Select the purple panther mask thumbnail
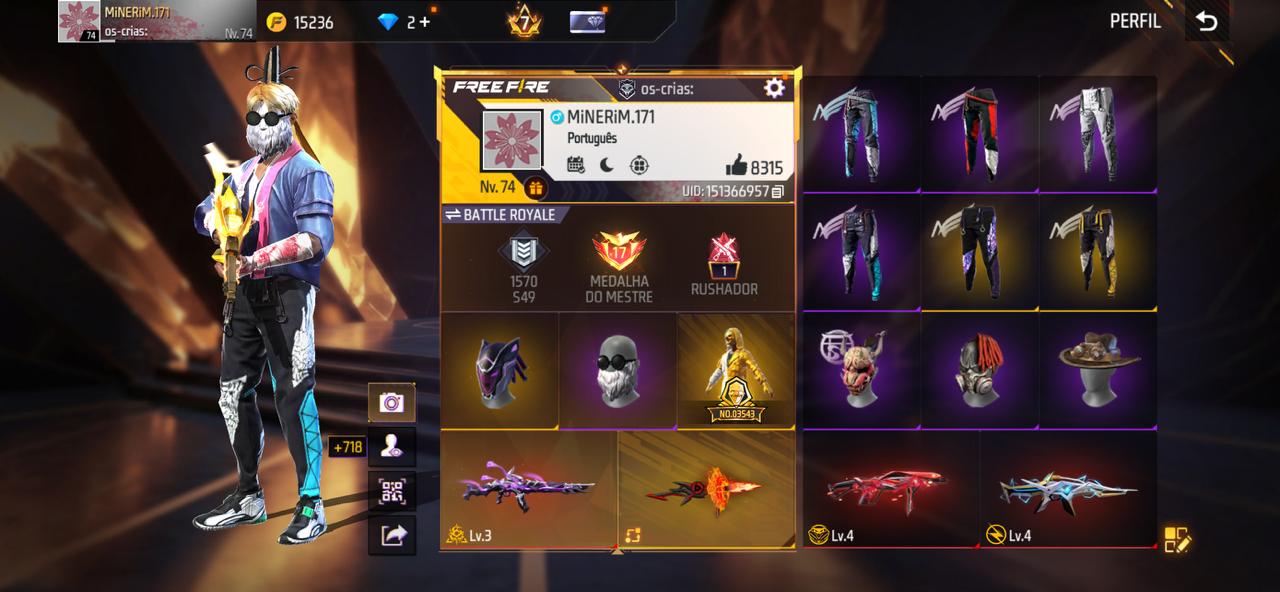This screenshot has height=592, width=1280. (499, 370)
